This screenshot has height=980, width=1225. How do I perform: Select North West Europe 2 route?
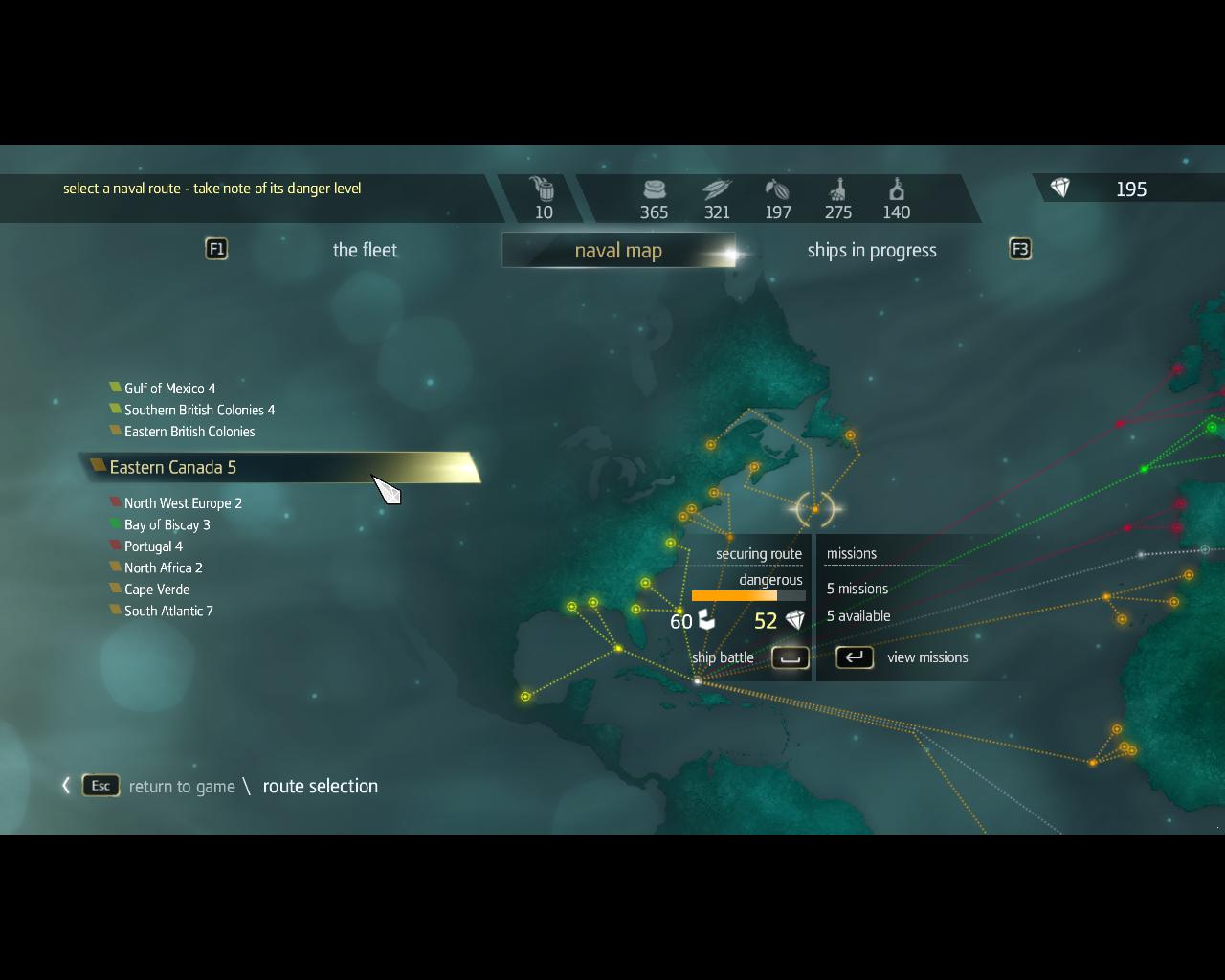[183, 503]
